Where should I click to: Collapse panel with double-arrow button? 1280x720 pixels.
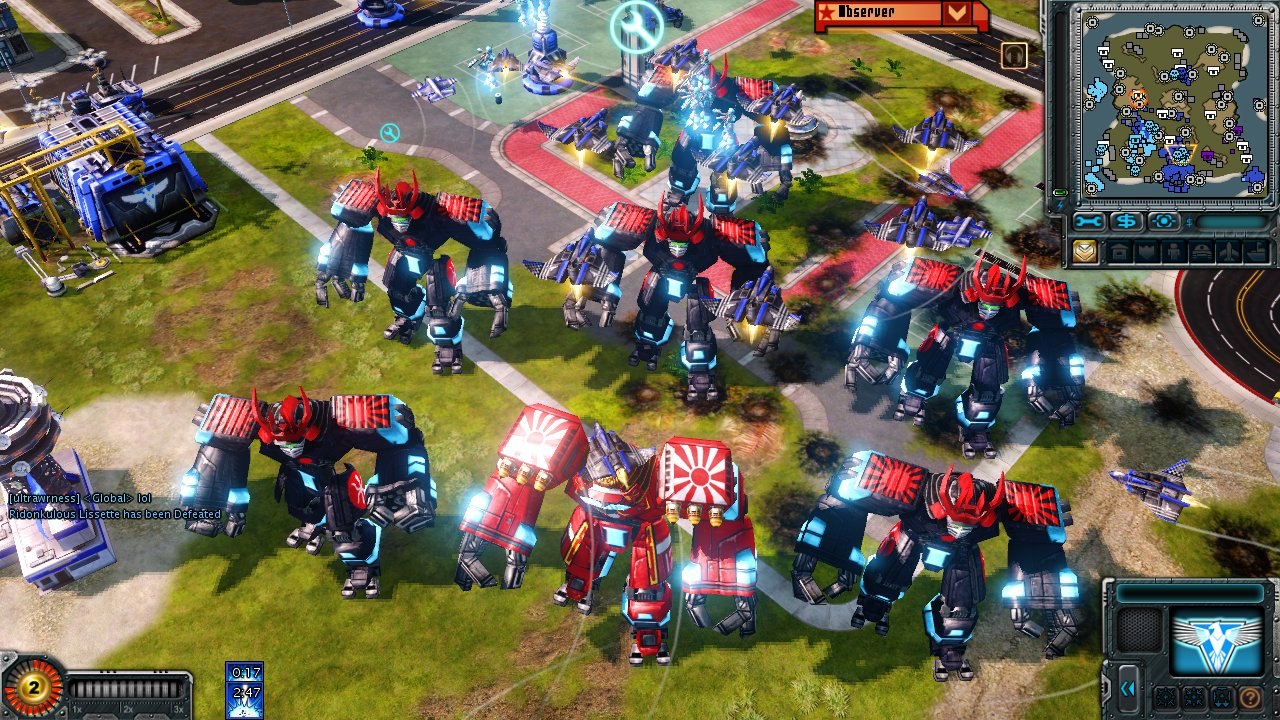pyautogui.click(x=1129, y=689)
